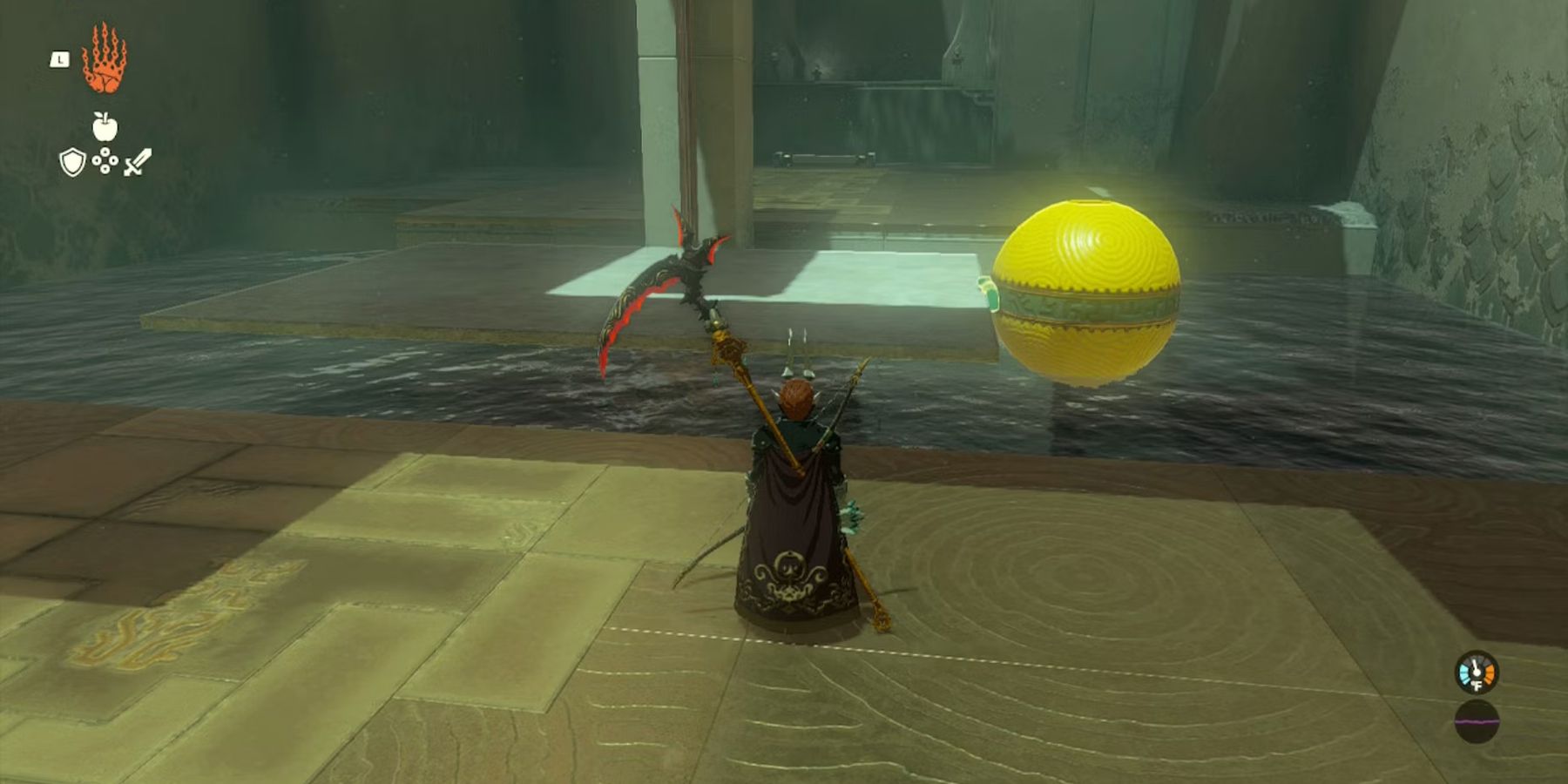The height and width of the screenshot is (784, 1568).
Task: Activate the flame hand ability indicator
Action: [105, 61]
